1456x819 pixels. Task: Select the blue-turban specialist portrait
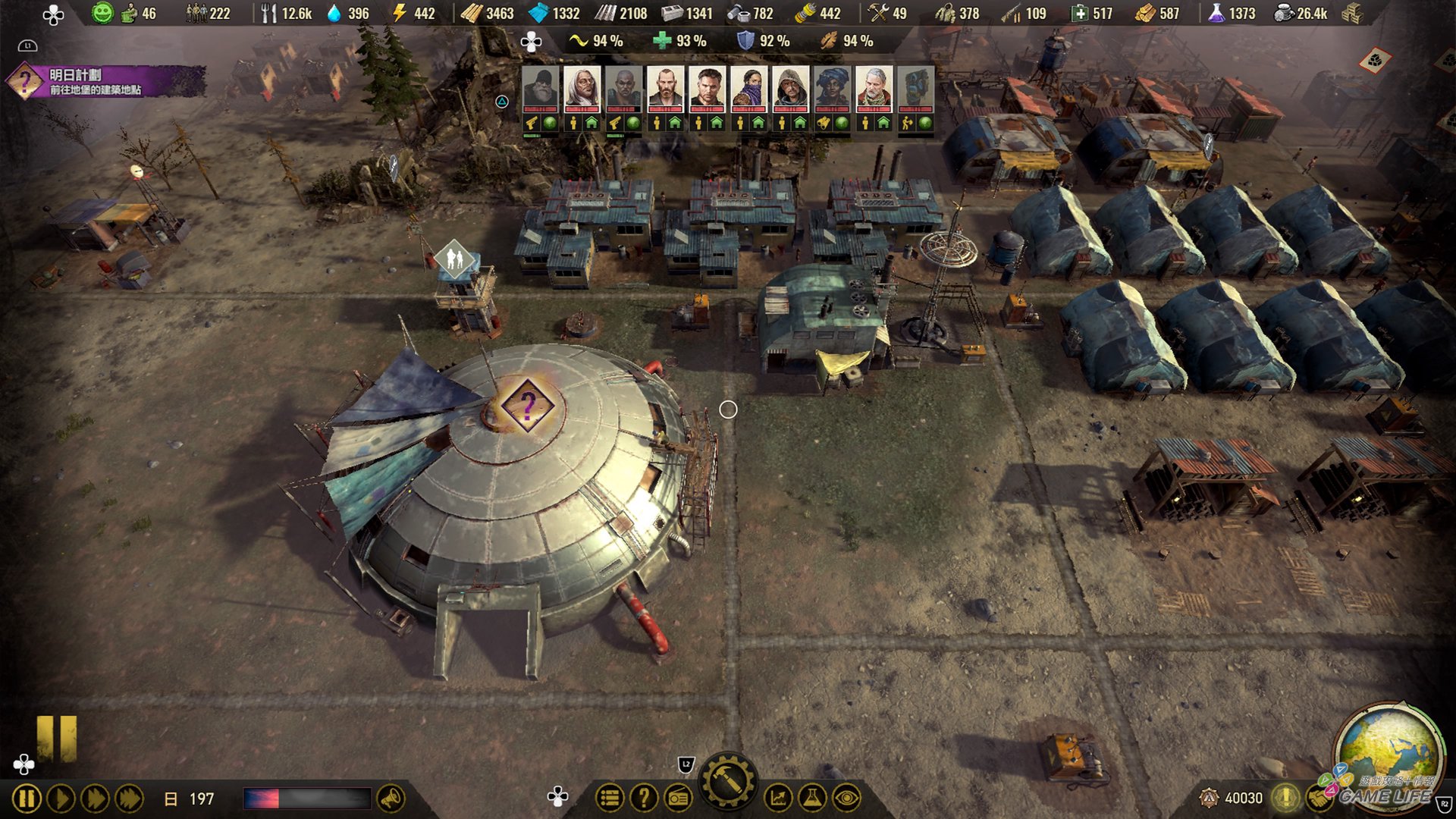point(832,89)
